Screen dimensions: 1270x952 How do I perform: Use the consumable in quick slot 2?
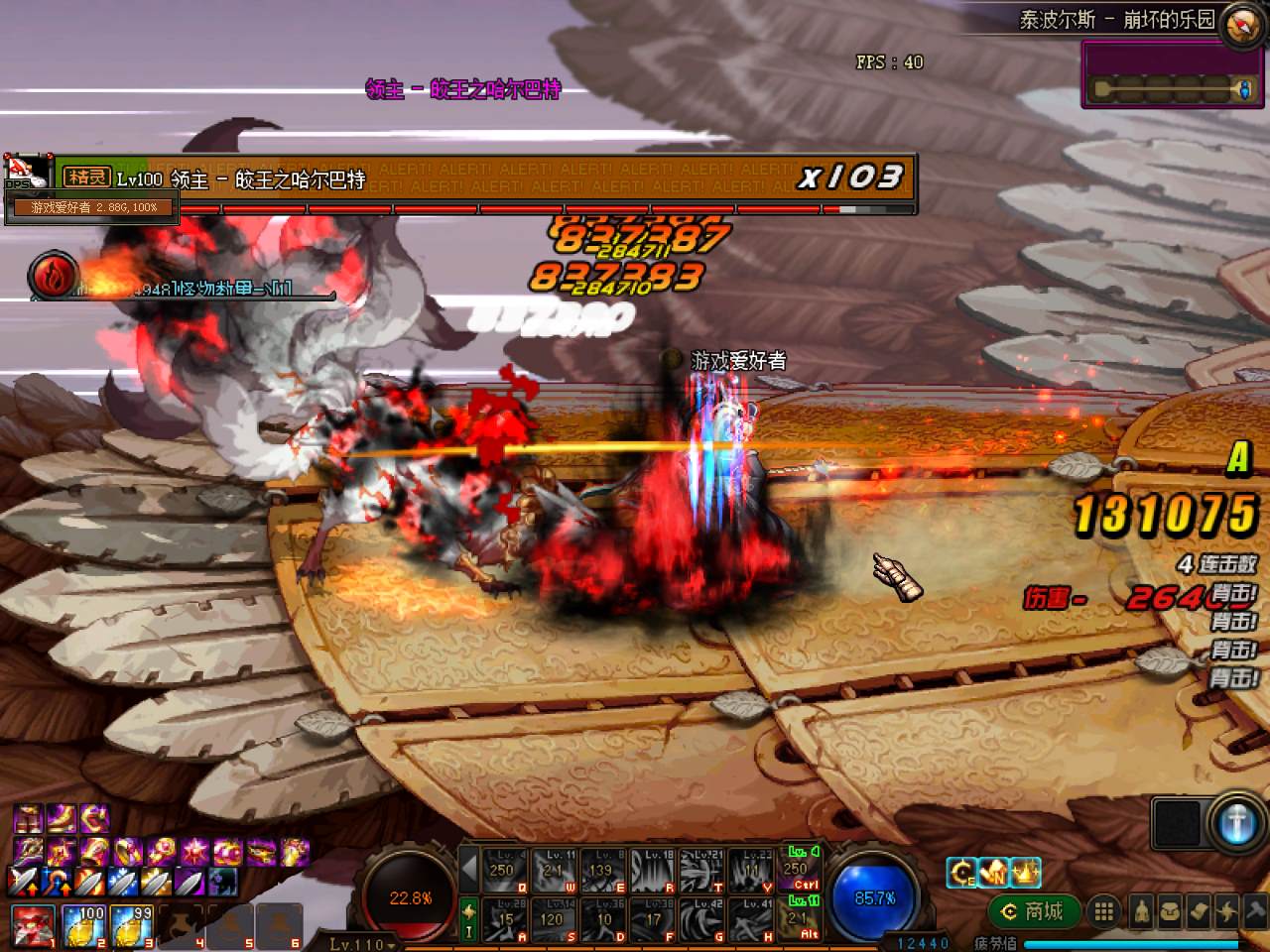[83, 925]
